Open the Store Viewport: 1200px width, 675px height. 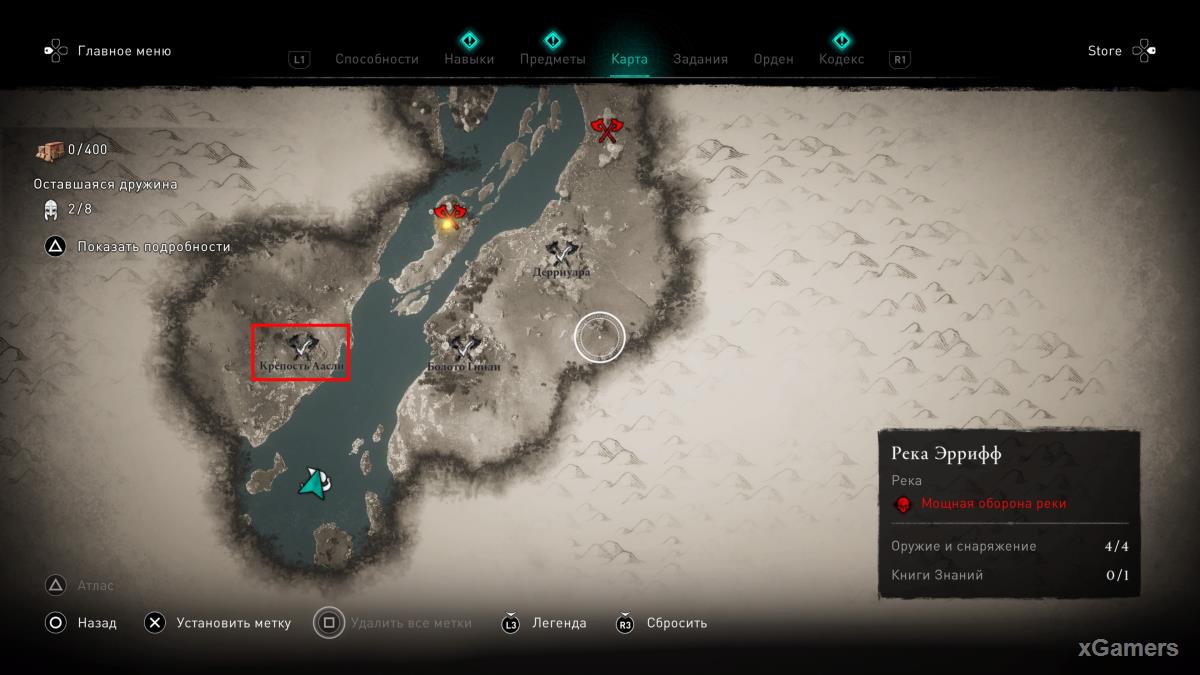click(x=1105, y=51)
